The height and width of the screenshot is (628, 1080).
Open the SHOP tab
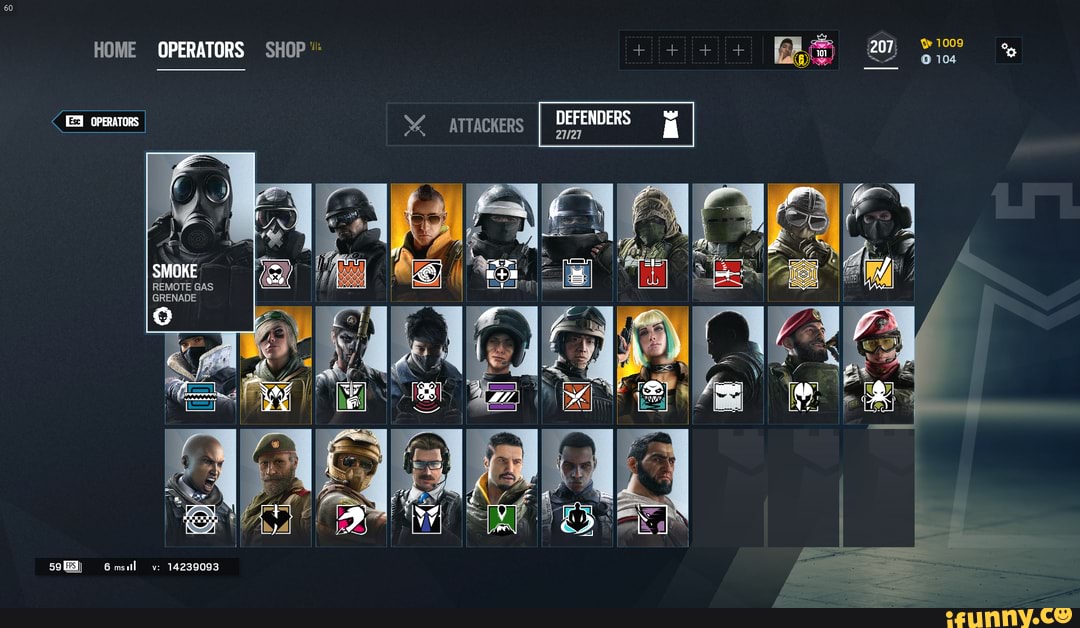point(286,50)
